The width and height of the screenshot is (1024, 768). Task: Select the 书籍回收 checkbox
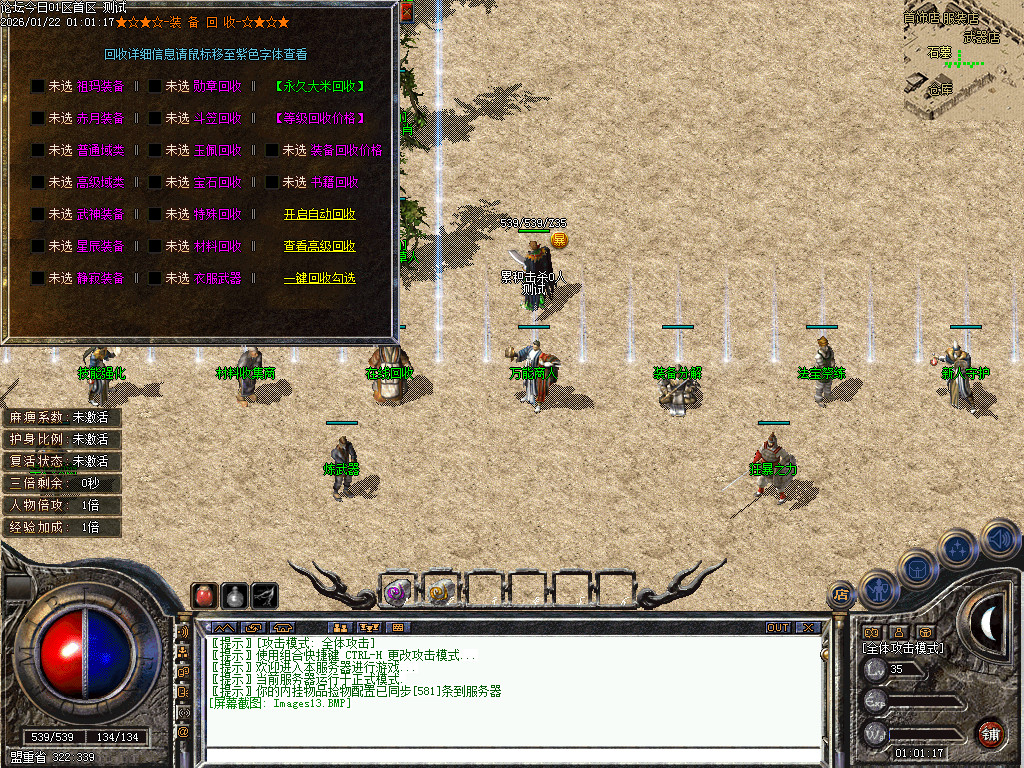[x=272, y=183]
